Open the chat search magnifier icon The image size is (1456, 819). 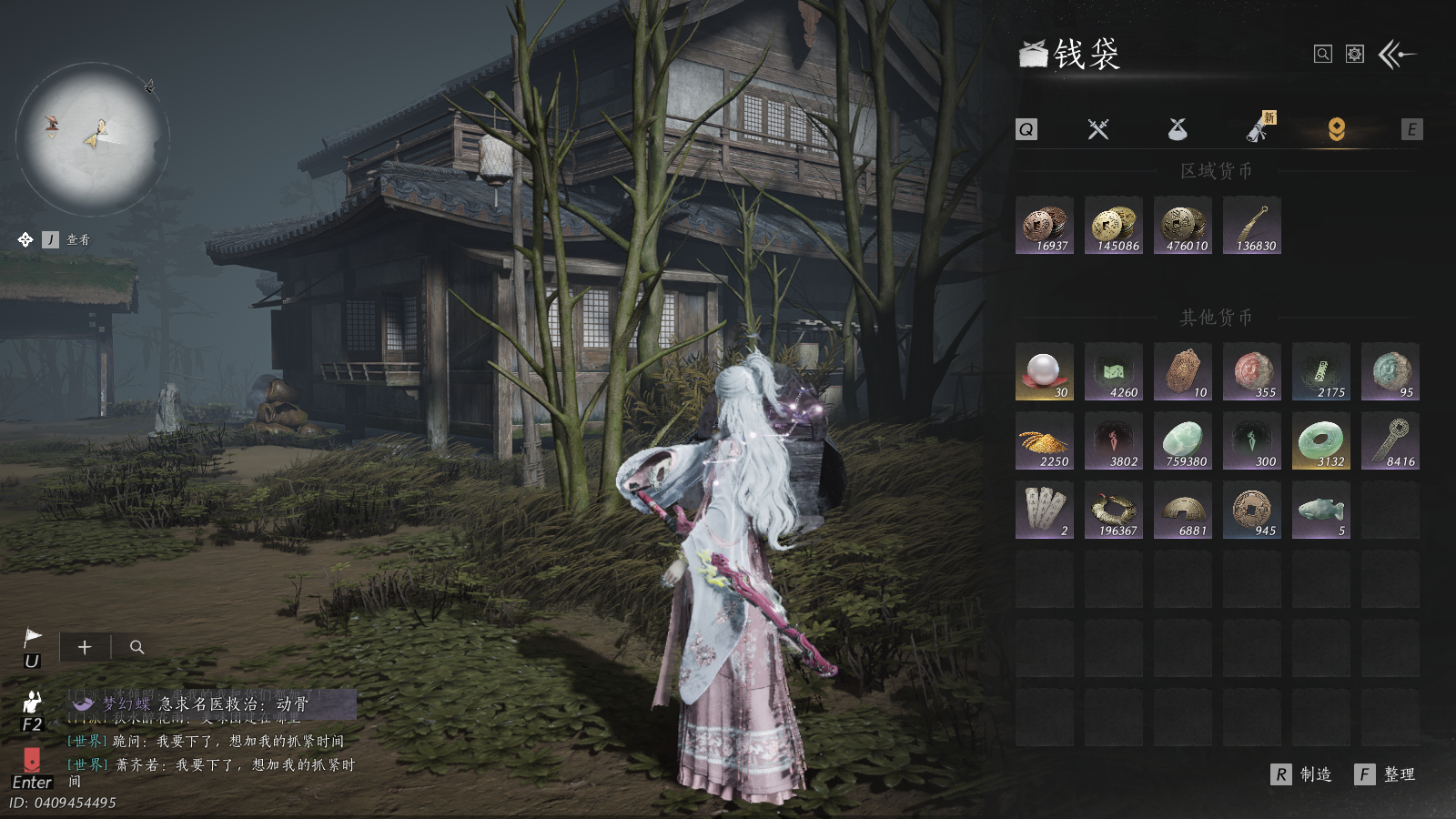click(137, 647)
